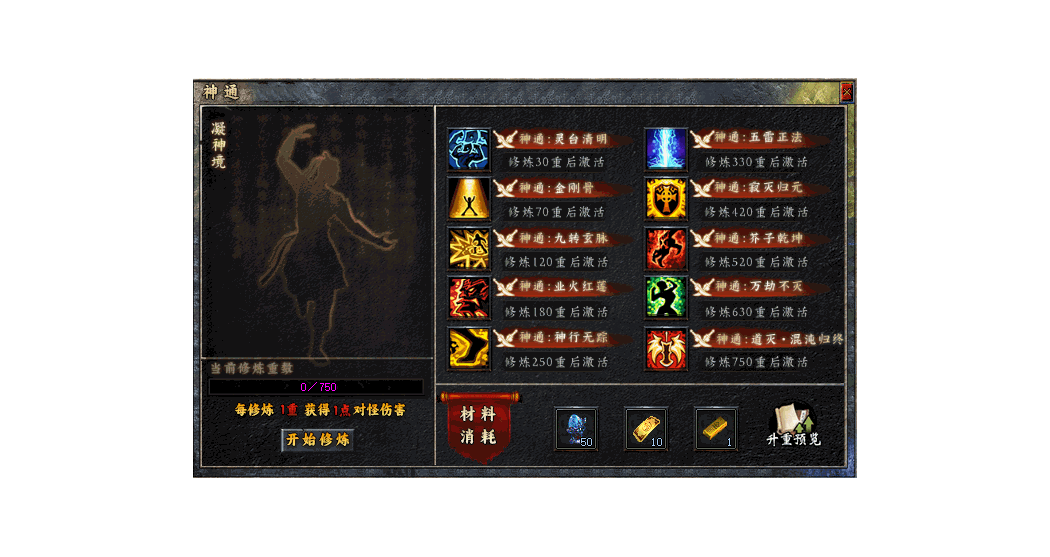
Task: Select the gold ticket material slot showing 10
Action: 646,428
